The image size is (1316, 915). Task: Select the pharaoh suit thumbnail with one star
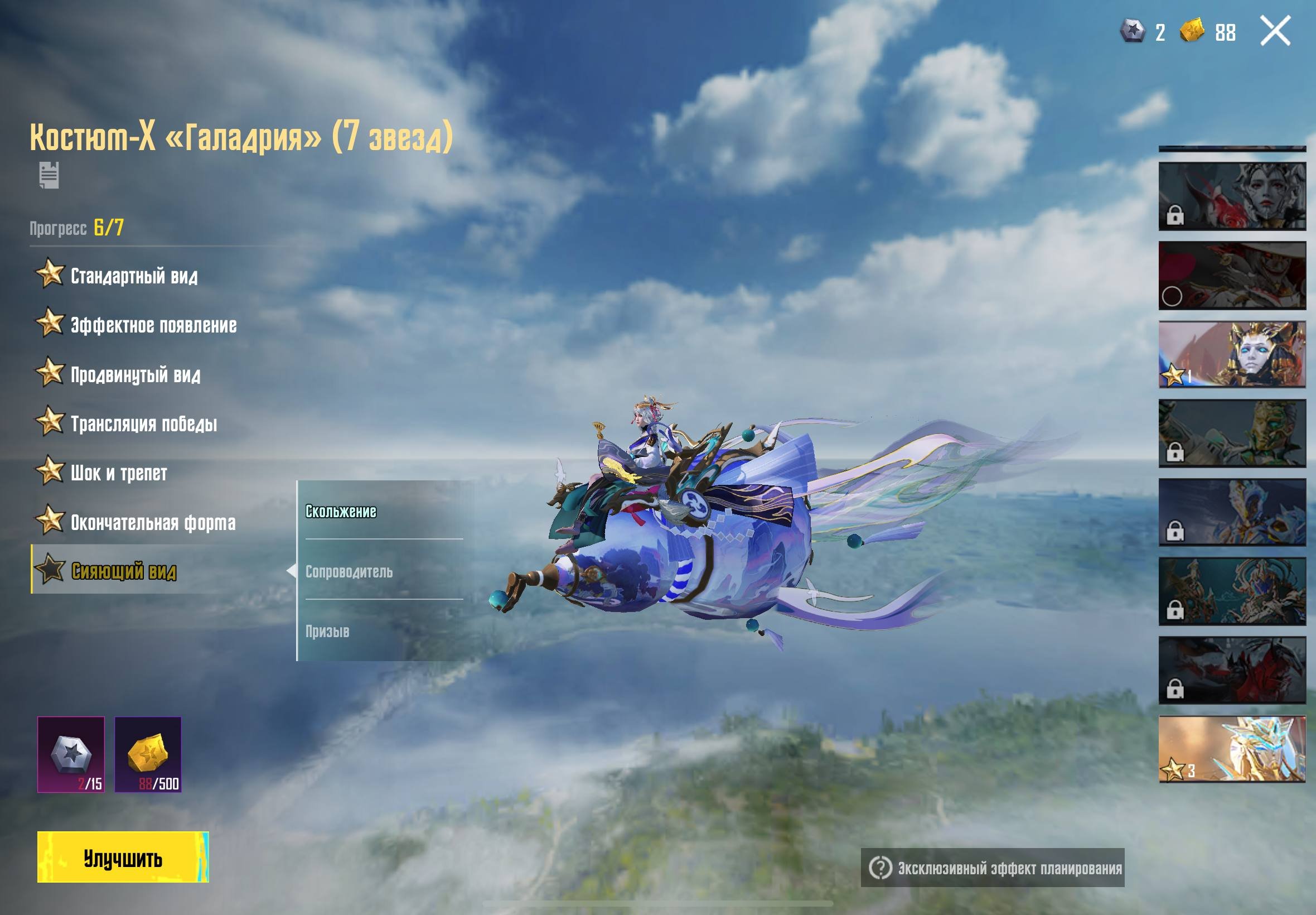(x=1232, y=354)
